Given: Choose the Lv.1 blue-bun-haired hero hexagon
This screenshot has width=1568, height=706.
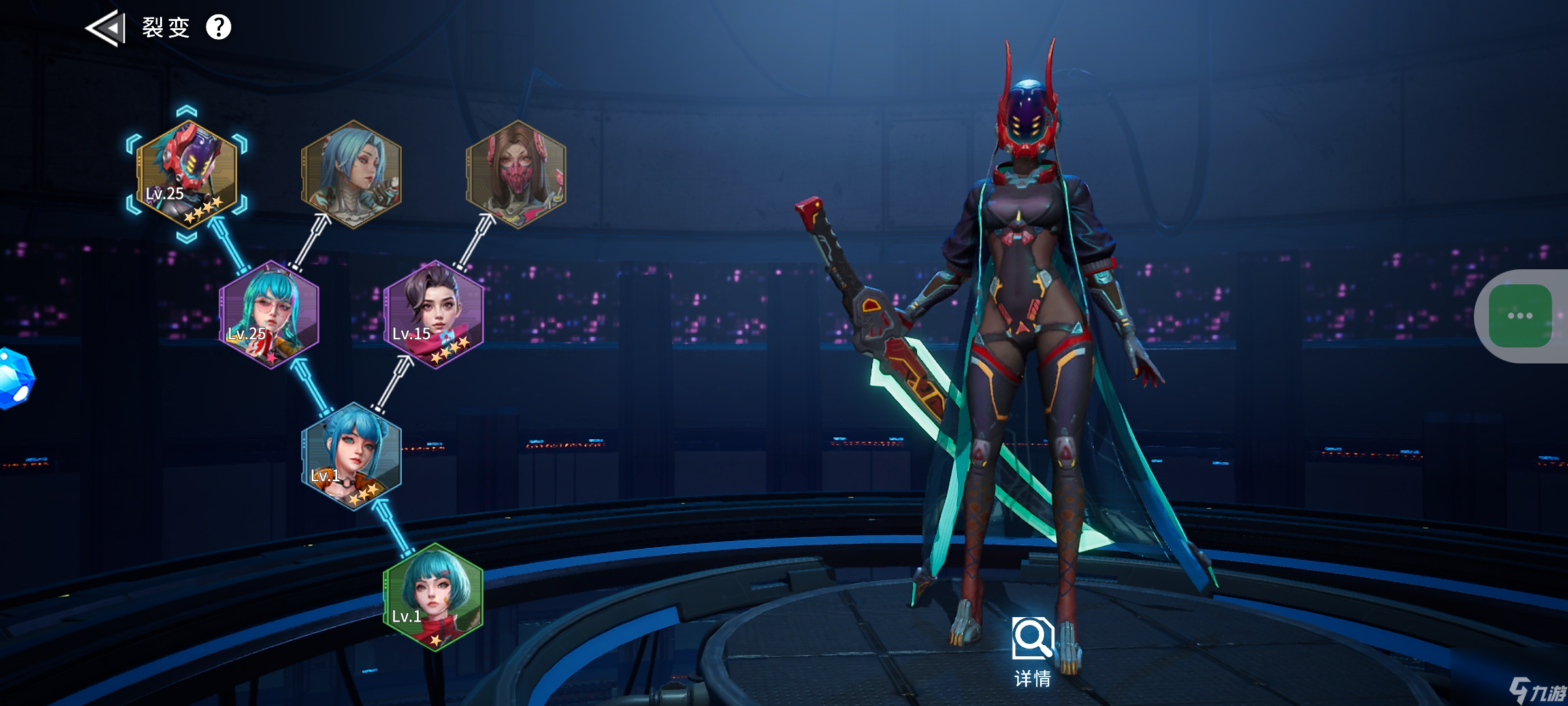Looking at the screenshot, I should [x=351, y=456].
